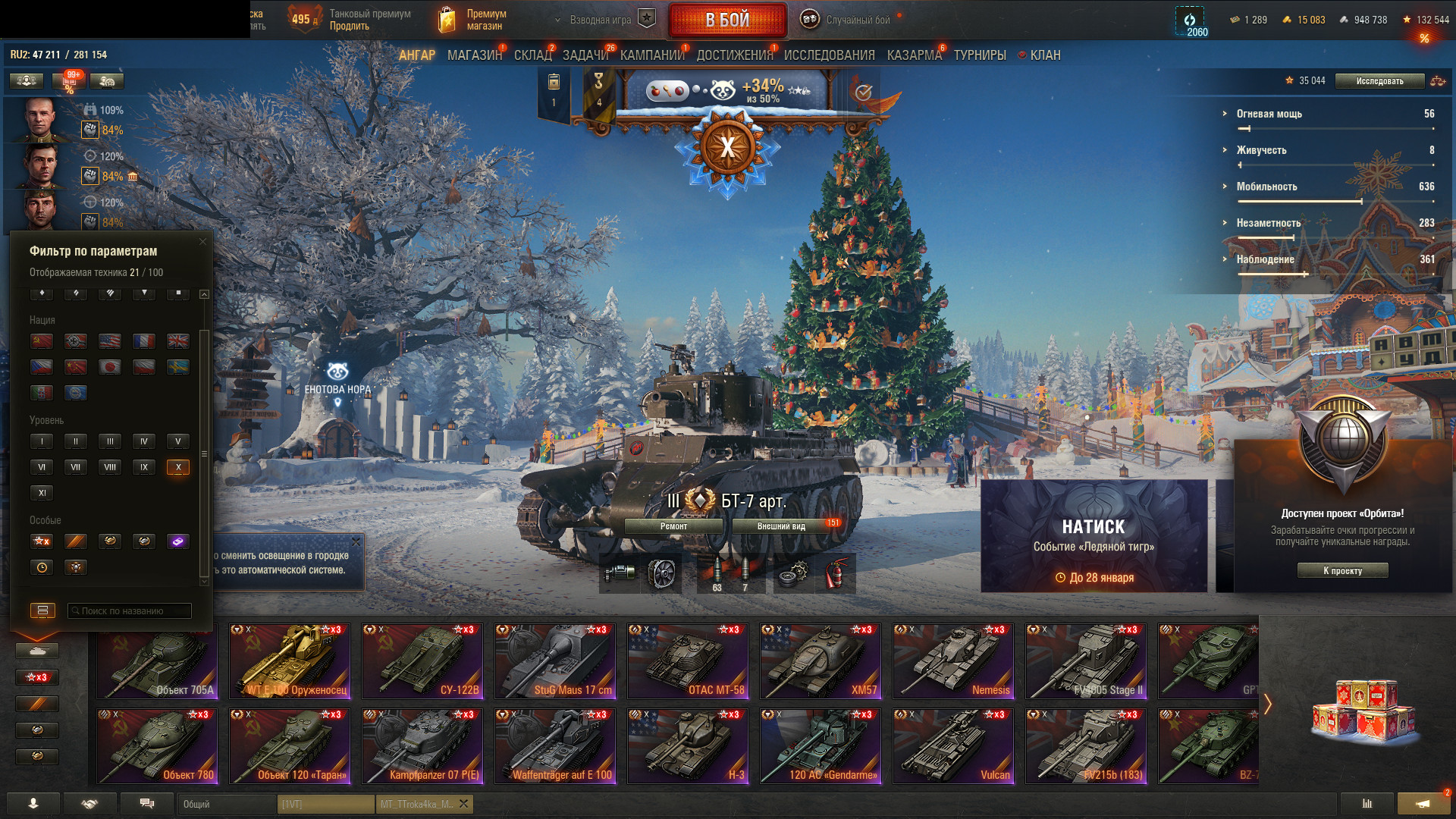Go to the ТУРНИРЫ section

pos(980,55)
